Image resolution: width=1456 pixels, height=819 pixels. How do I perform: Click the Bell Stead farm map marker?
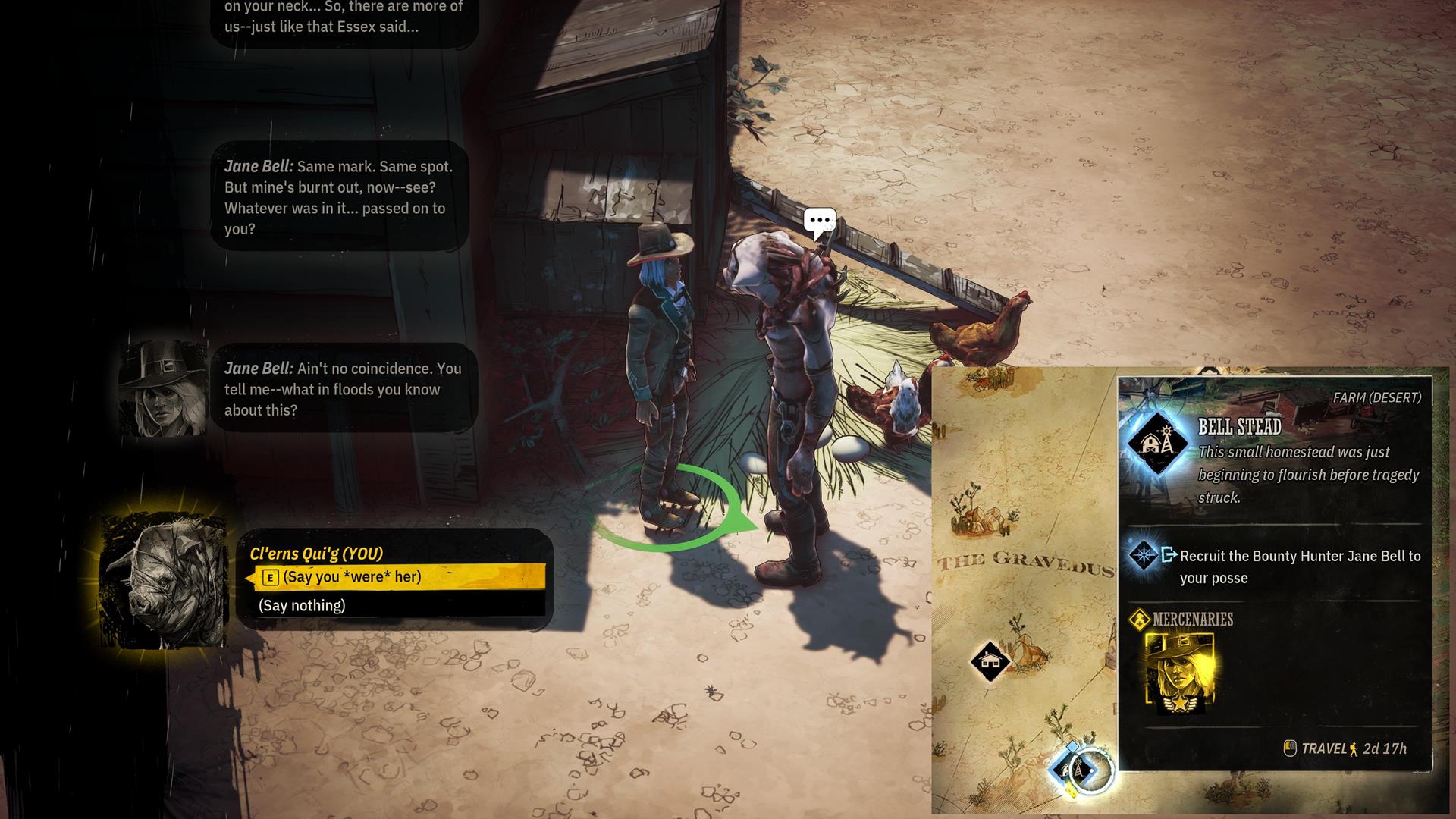(x=1075, y=770)
